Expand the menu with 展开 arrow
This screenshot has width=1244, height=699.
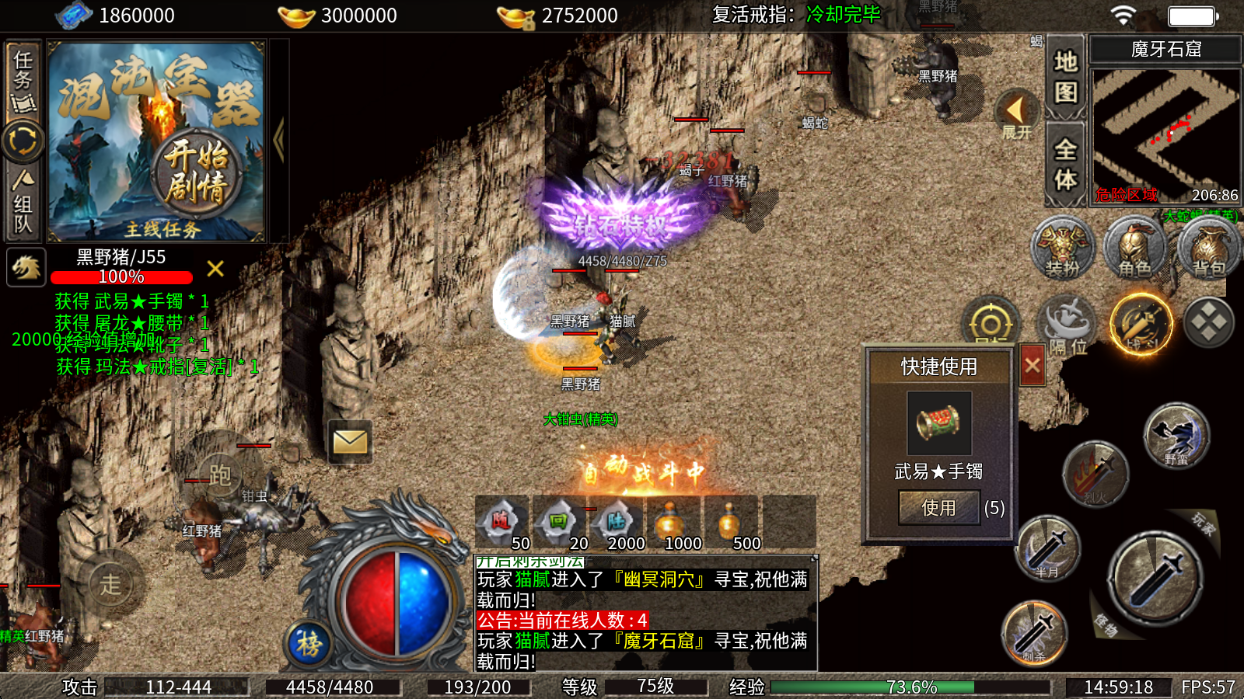[x=1017, y=114]
